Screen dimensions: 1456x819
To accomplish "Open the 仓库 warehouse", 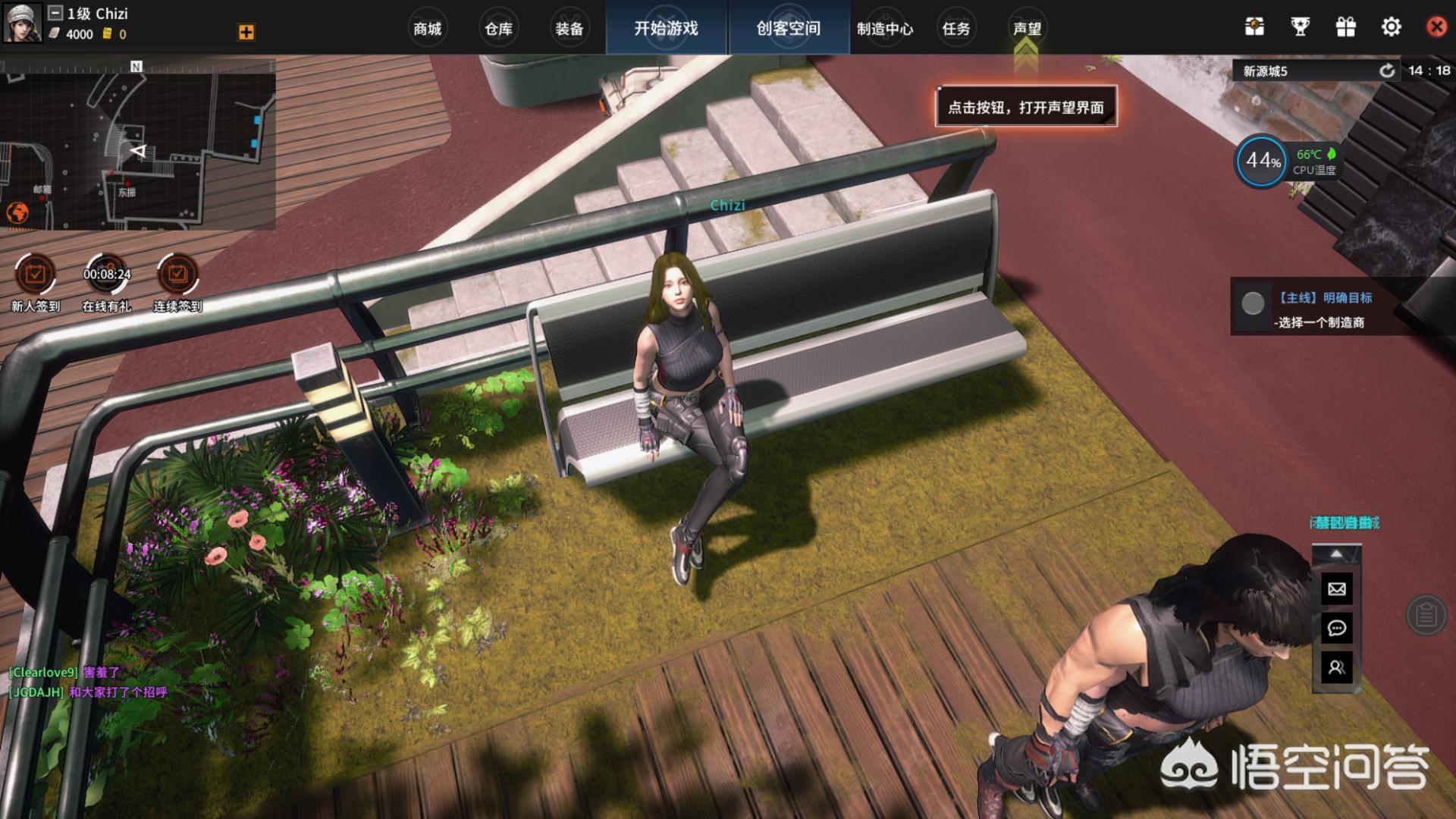I will (x=498, y=29).
